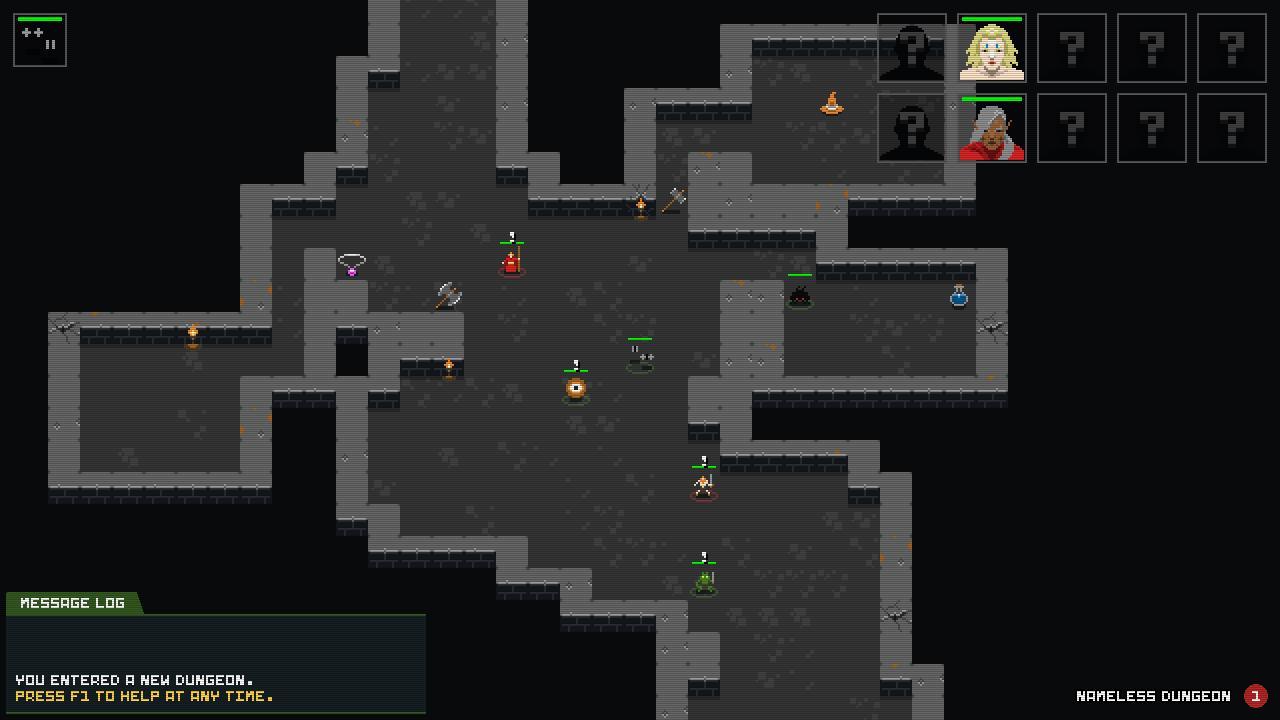Pick up the blue potion by the east wall
The image size is (1280, 720).
[957, 296]
